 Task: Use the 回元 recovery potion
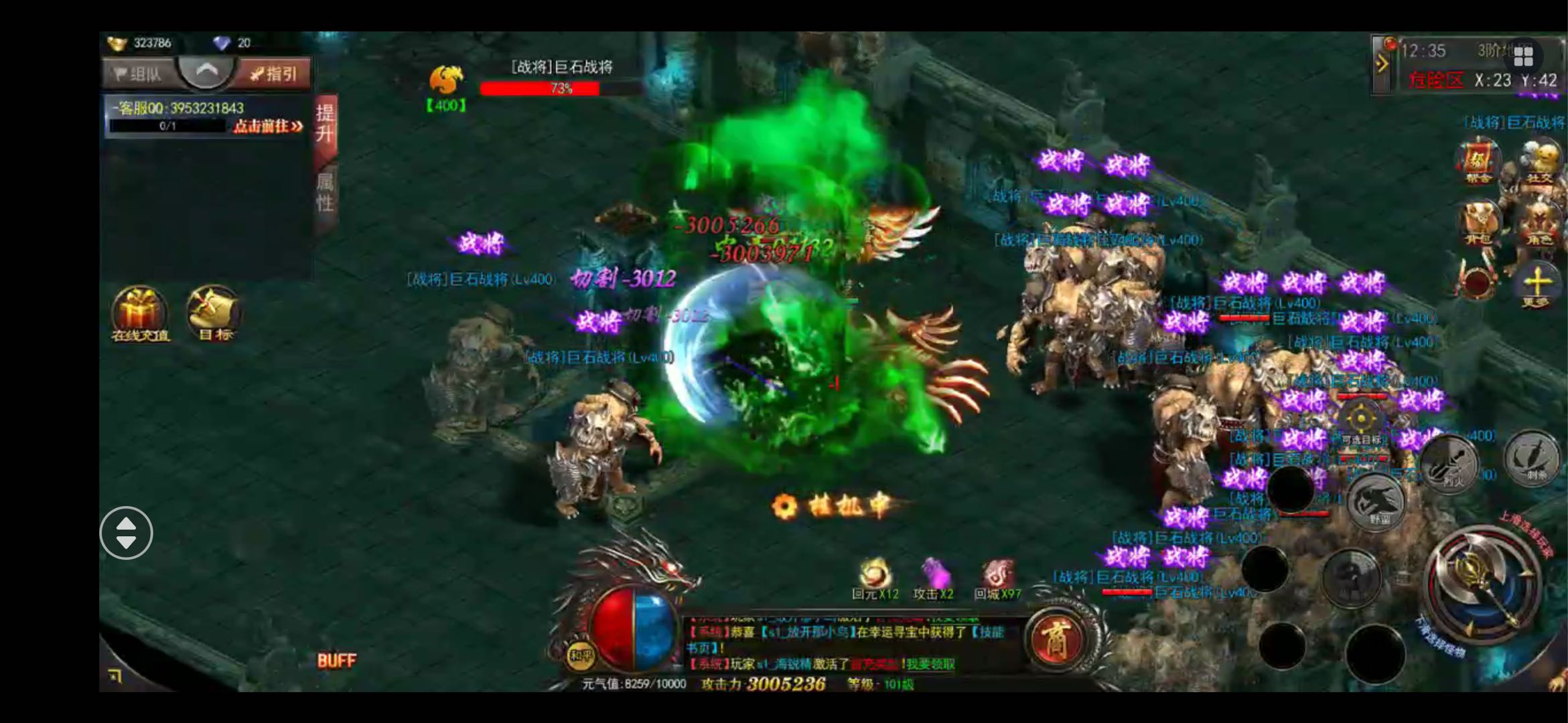coord(875,578)
